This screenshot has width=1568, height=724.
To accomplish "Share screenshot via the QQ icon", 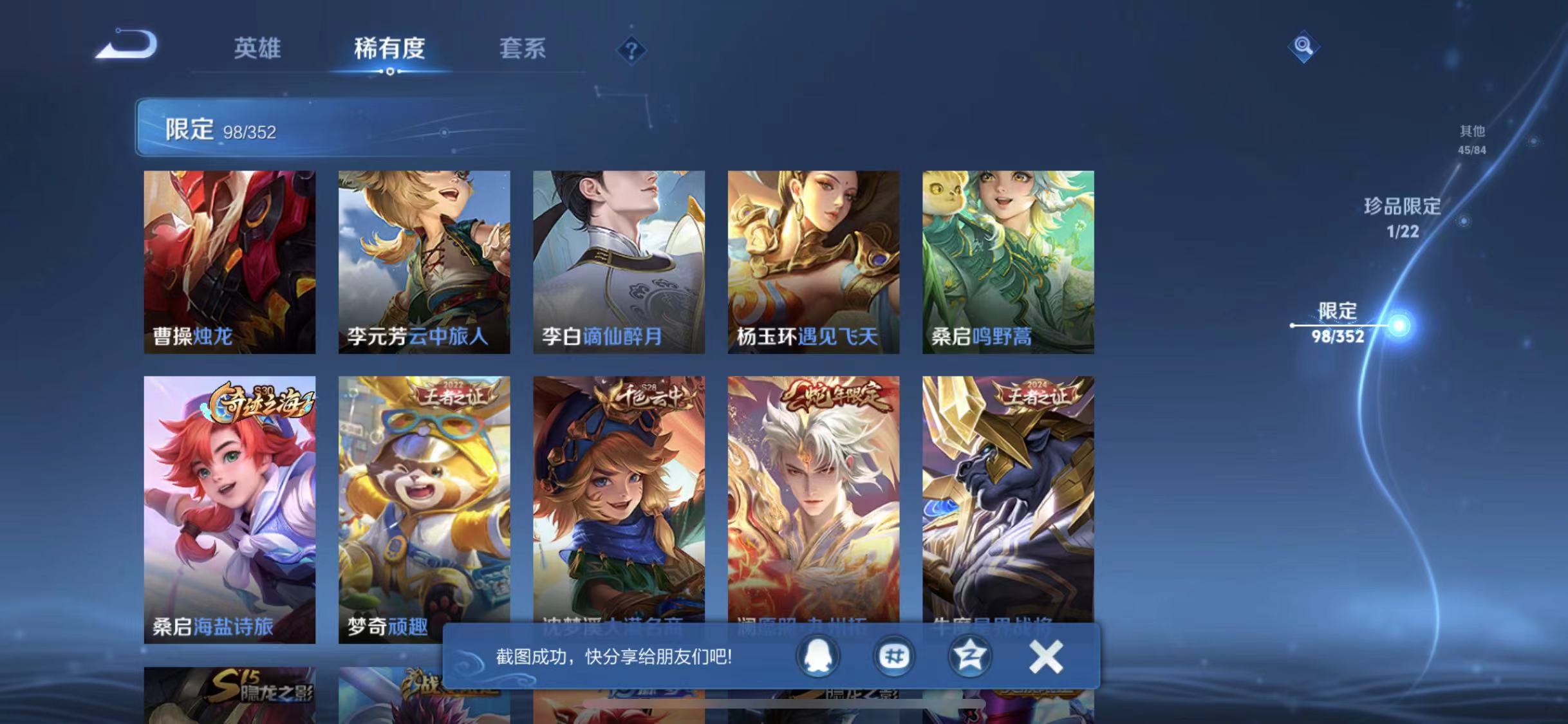I will (x=817, y=657).
